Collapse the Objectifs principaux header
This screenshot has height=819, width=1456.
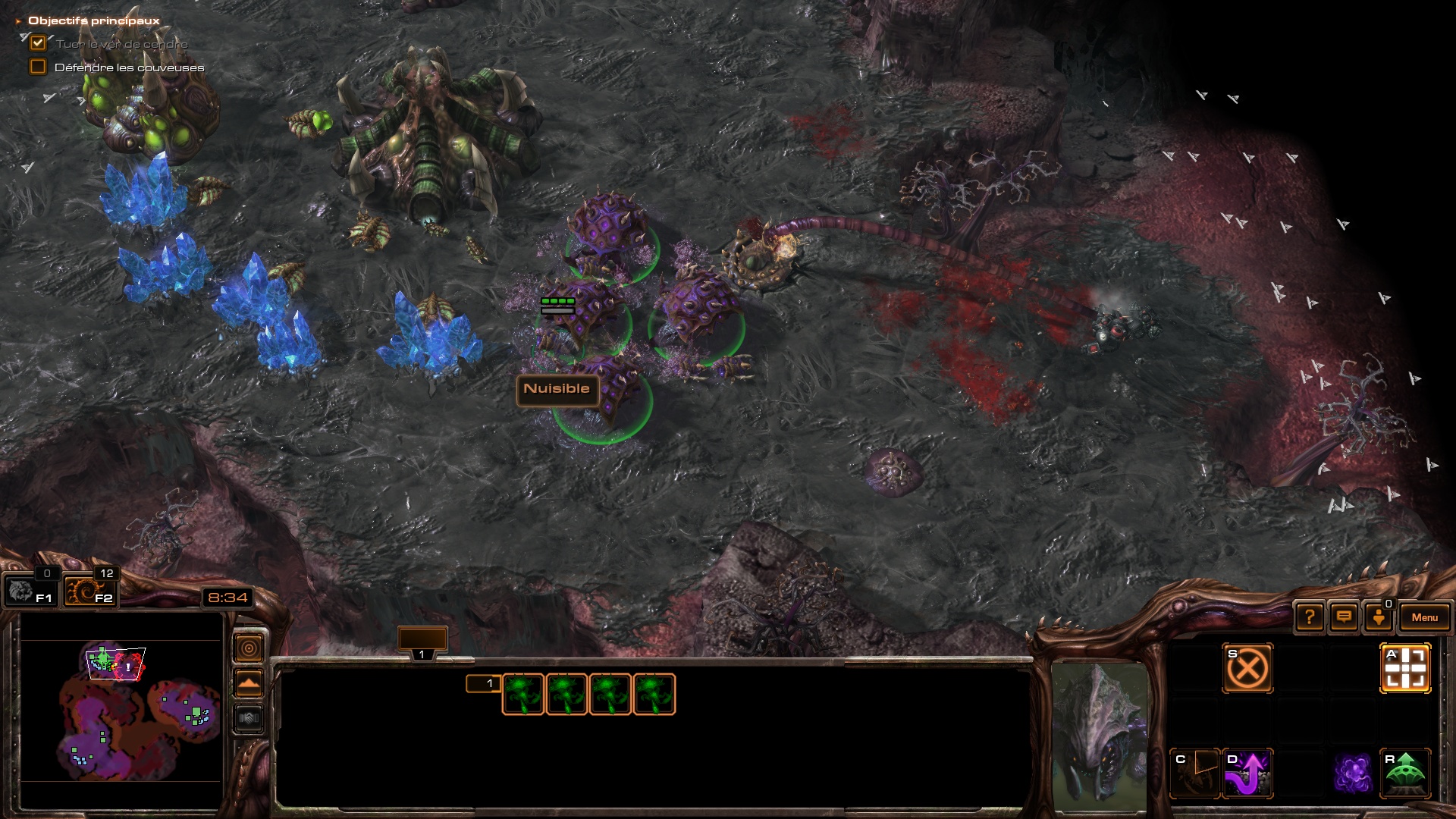[18, 21]
